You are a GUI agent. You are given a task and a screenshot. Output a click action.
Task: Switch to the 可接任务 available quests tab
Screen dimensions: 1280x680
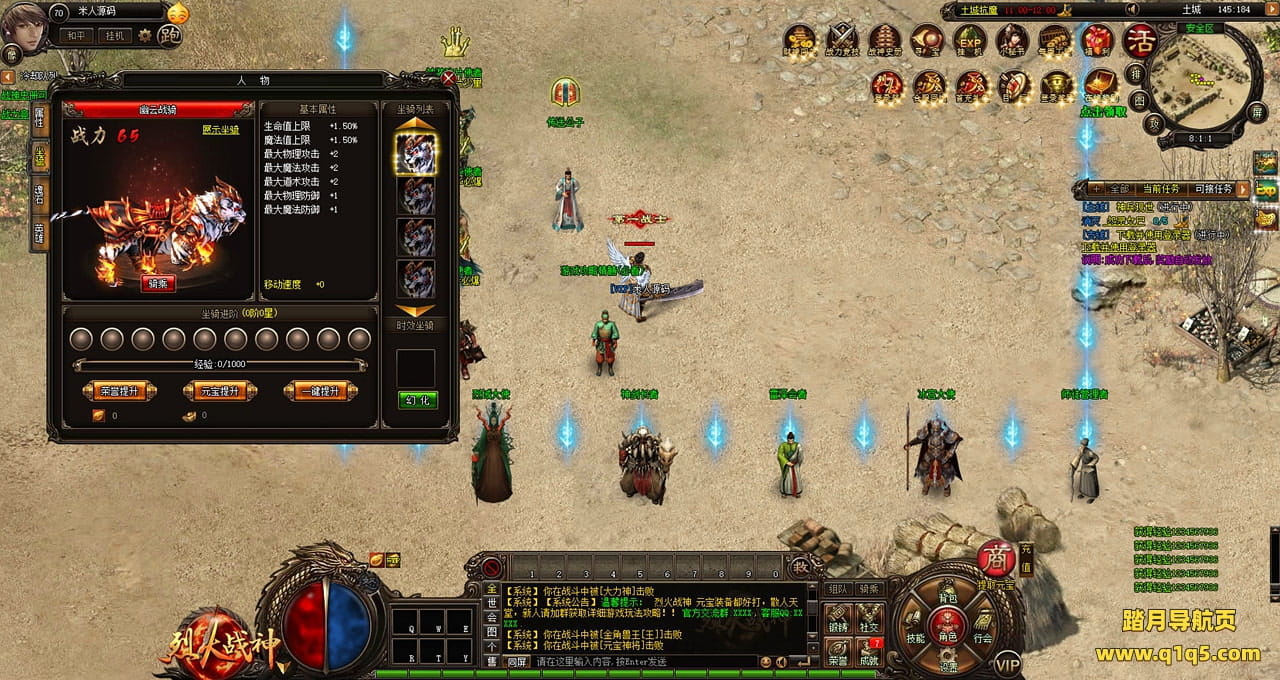pyautogui.click(x=1214, y=189)
